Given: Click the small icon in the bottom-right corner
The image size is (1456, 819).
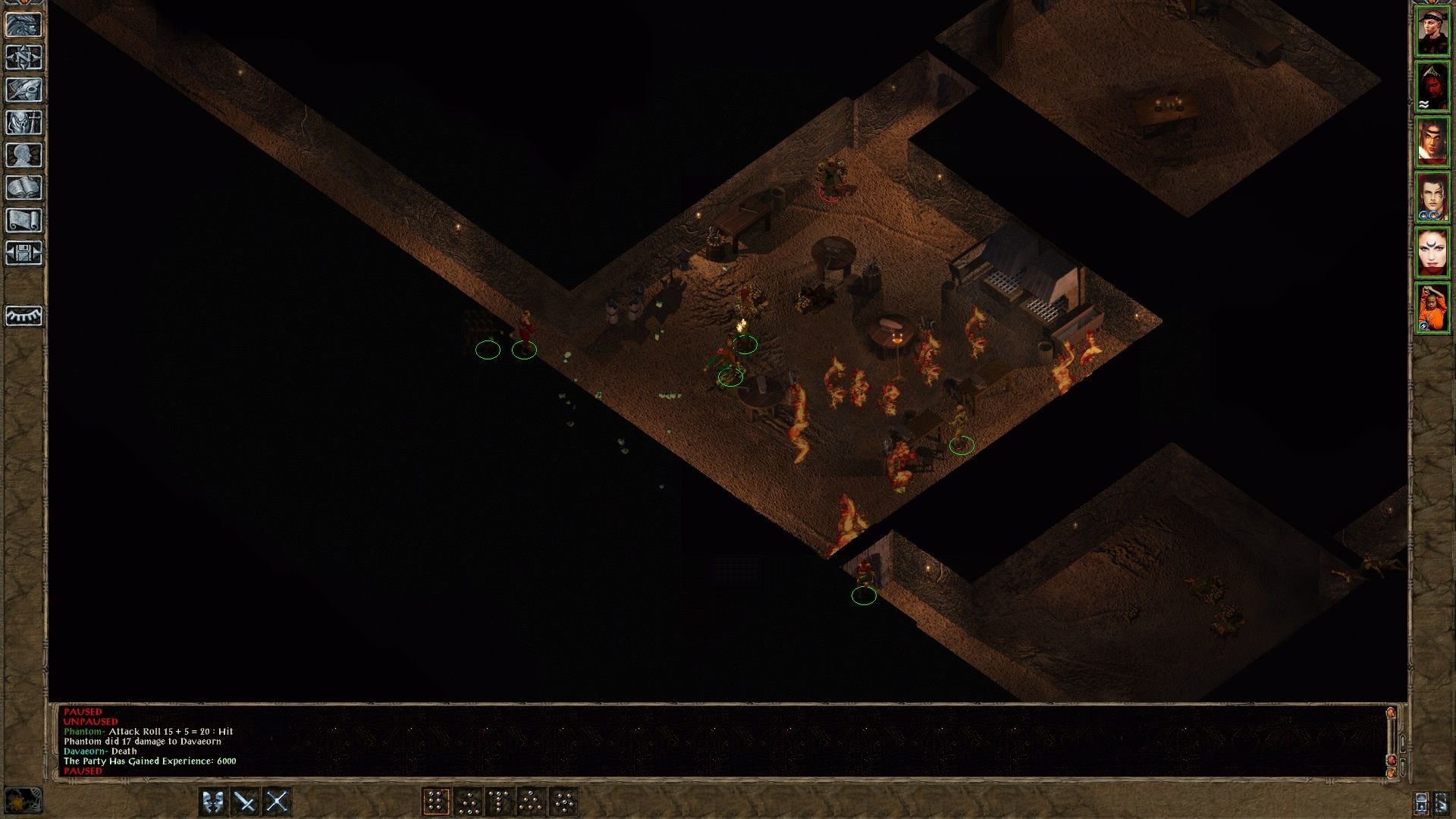Looking at the screenshot, I should click(1442, 802).
